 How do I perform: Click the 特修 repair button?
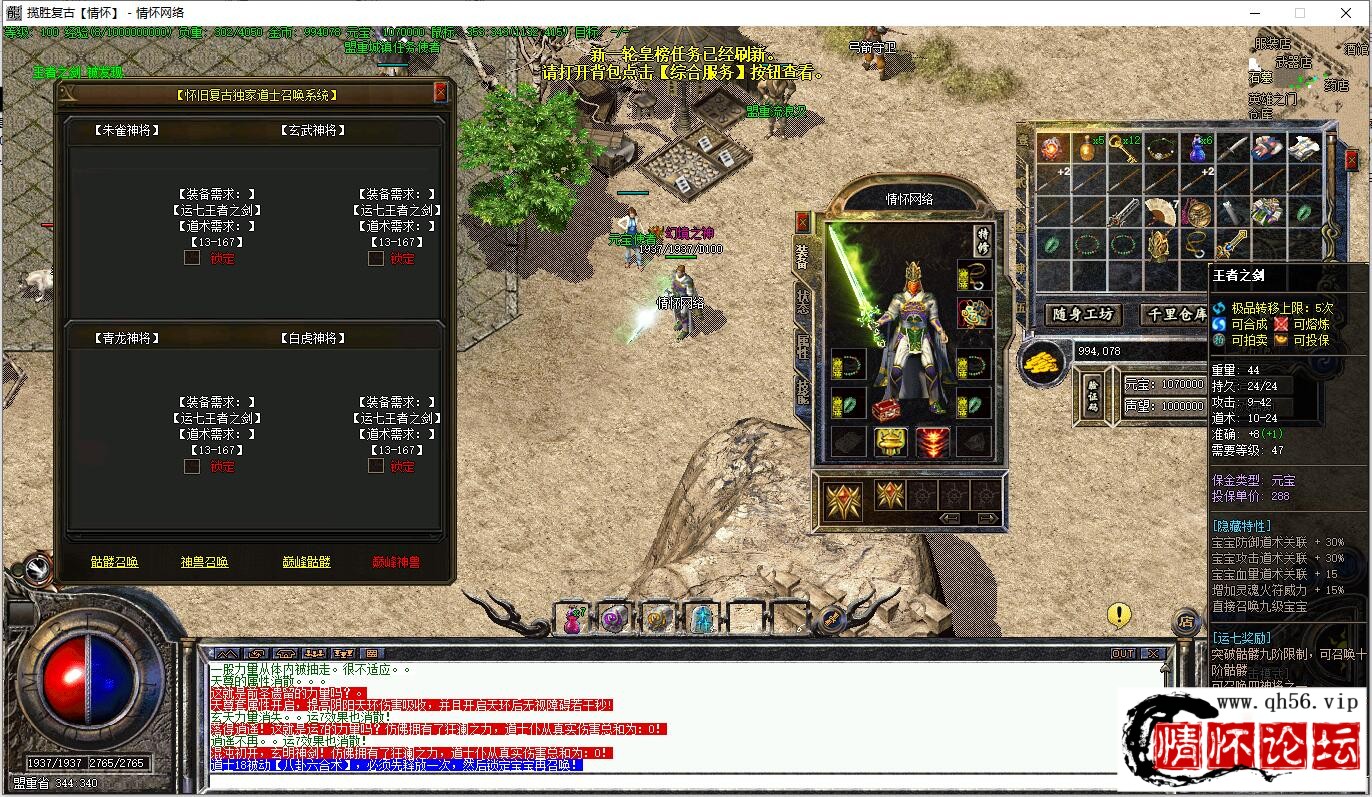981,240
